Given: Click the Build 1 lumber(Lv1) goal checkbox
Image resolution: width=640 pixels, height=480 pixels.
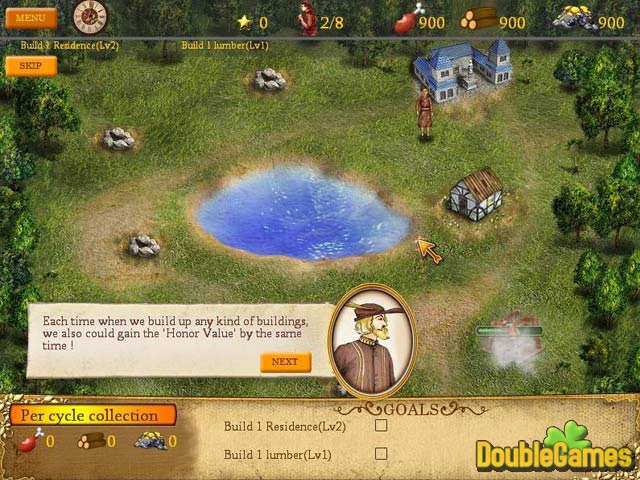Looking at the screenshot, I should [x=380, y=453].
